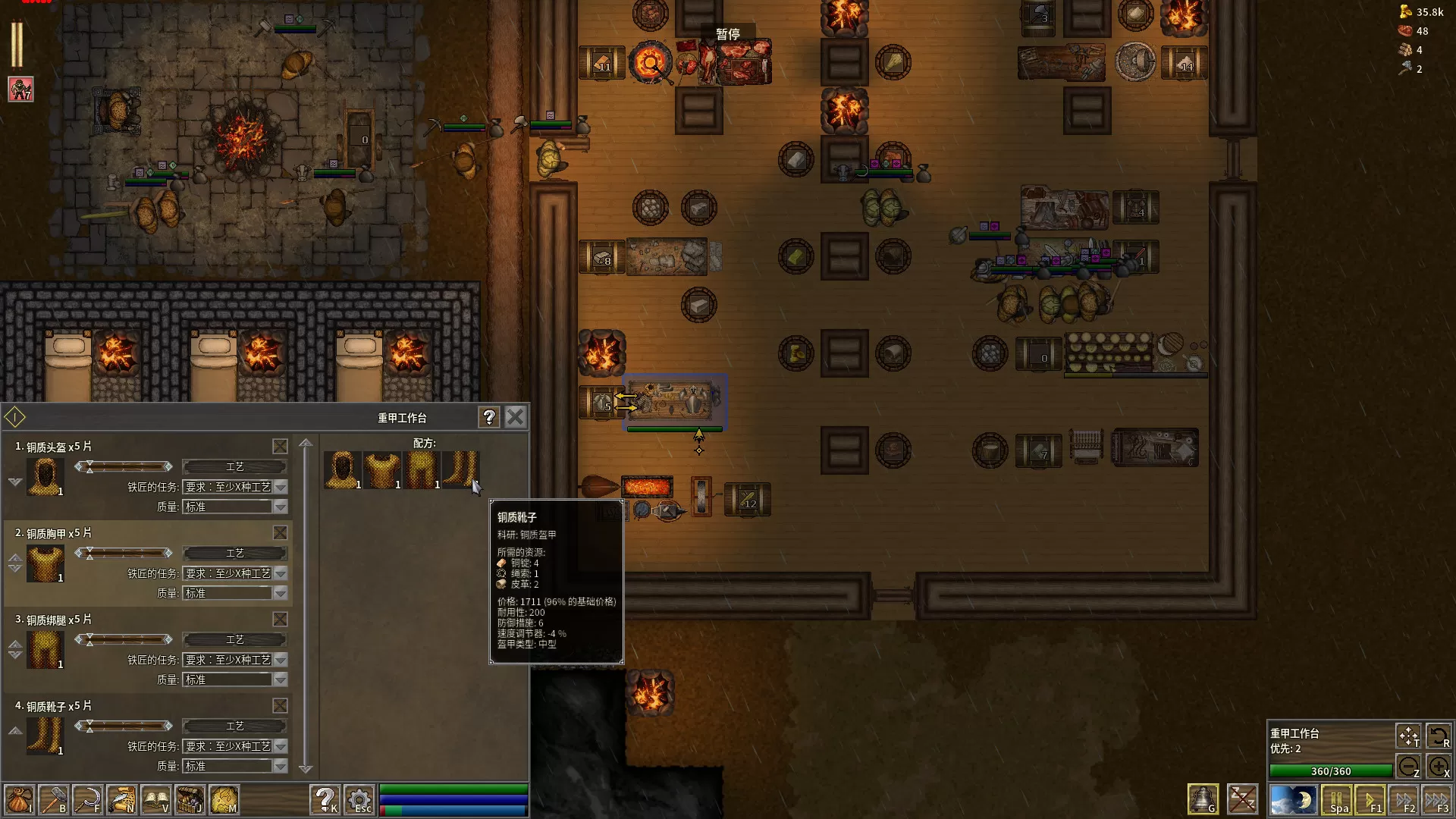Screen dimensions: 1456x819
Task: Toggle the alarm bell
Action: tap(1203, 799)
